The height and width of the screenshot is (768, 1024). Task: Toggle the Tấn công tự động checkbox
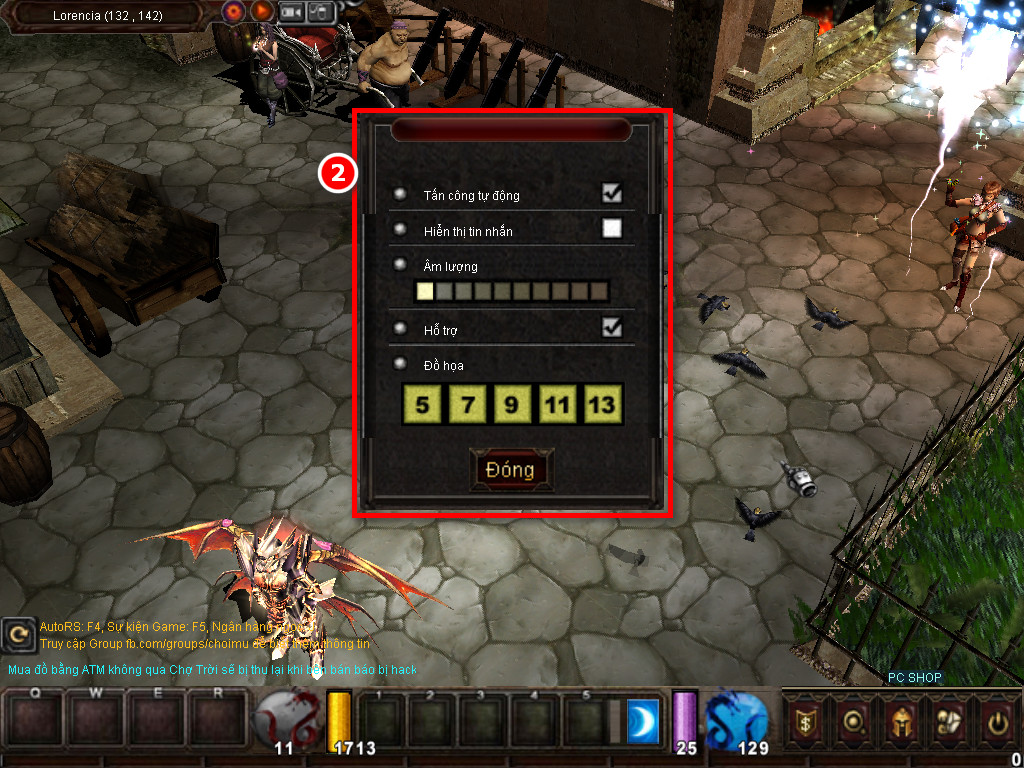click(611, 193)
